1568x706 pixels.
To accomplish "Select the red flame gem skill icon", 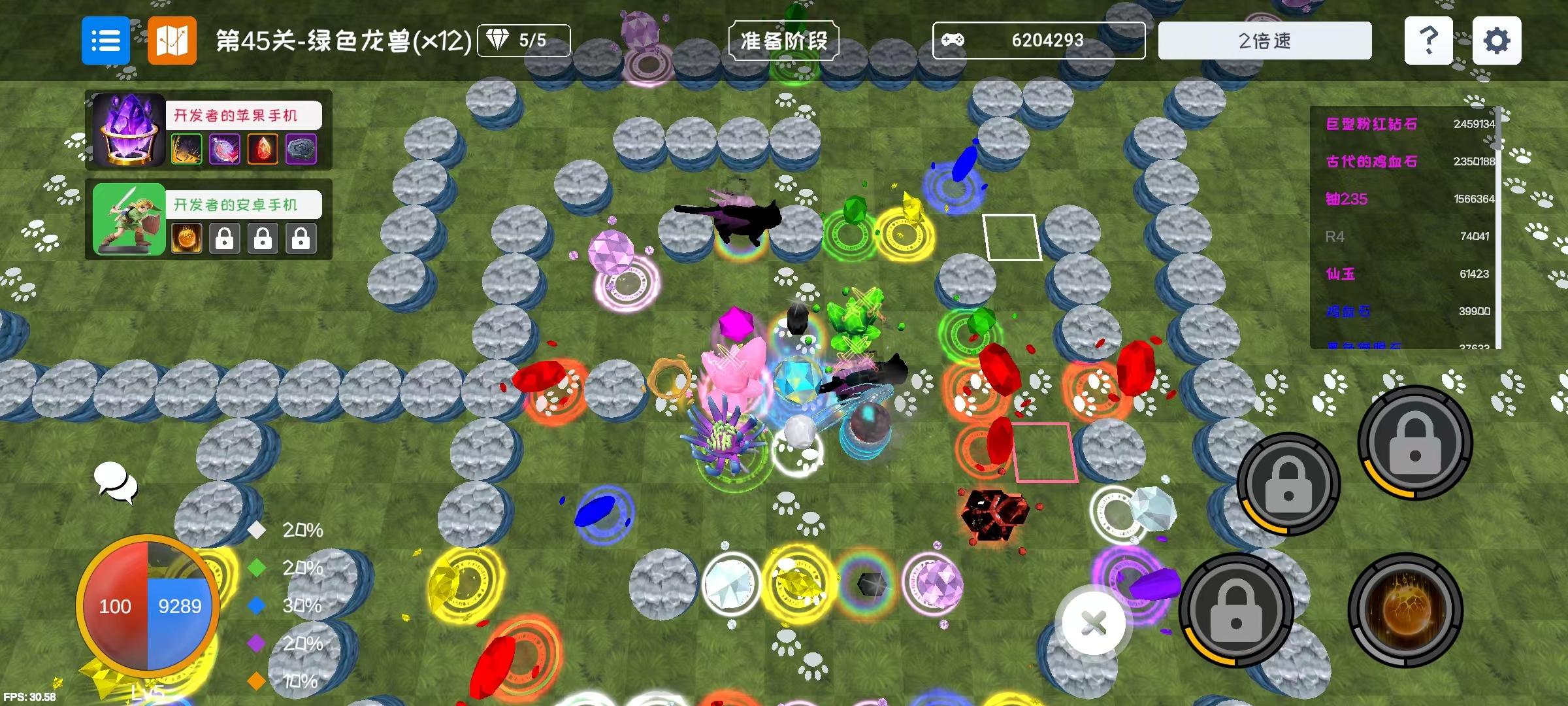I will click(263, 148).
